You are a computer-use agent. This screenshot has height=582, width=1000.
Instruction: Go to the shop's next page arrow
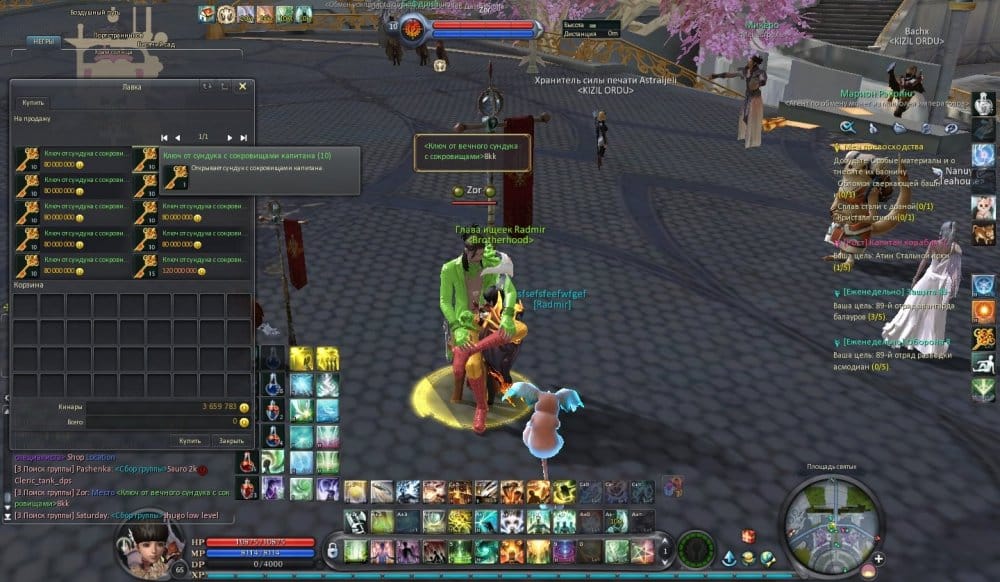(229, 137)
